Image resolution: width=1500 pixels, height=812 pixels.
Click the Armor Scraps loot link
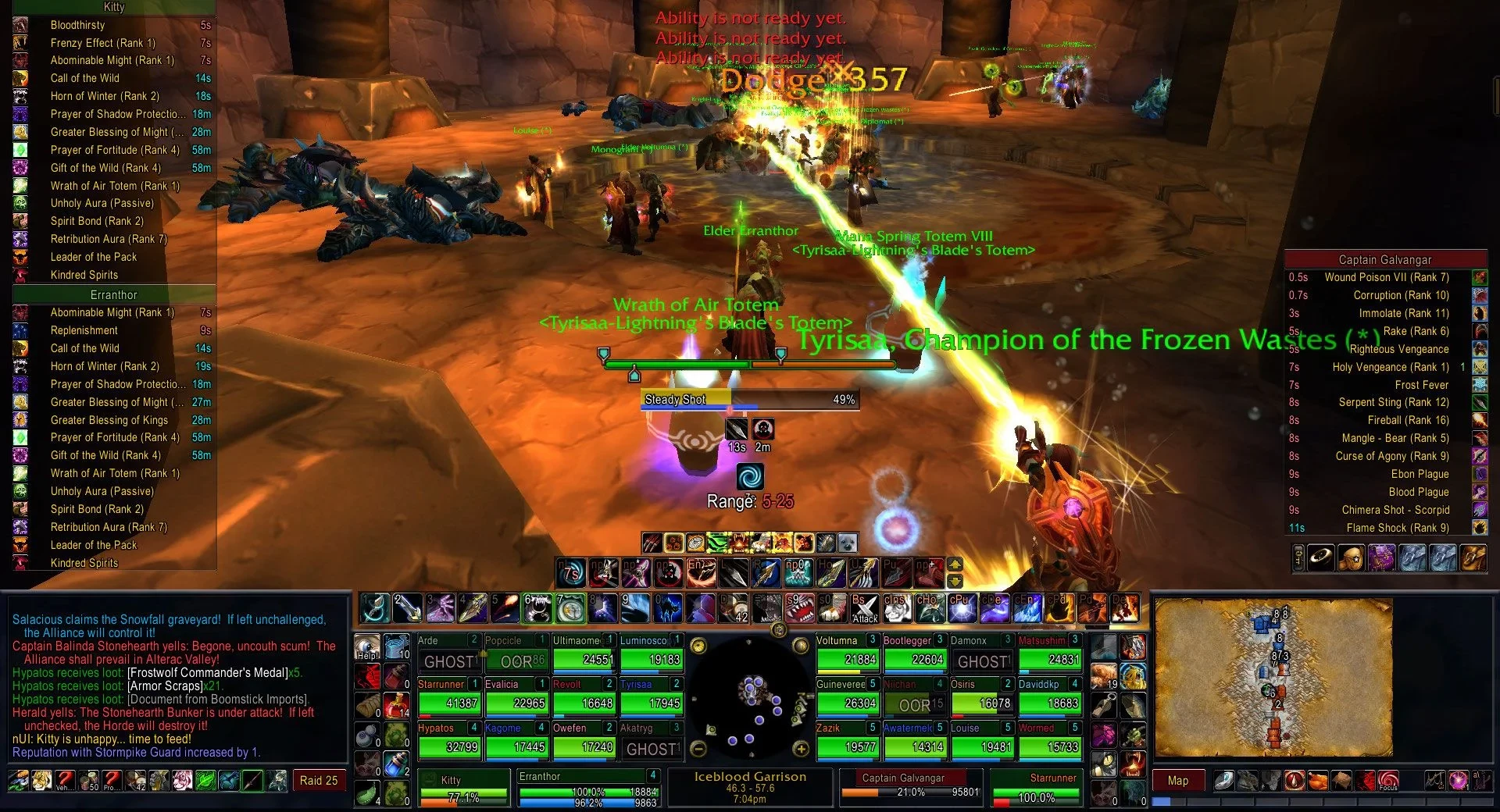(164, 686)
